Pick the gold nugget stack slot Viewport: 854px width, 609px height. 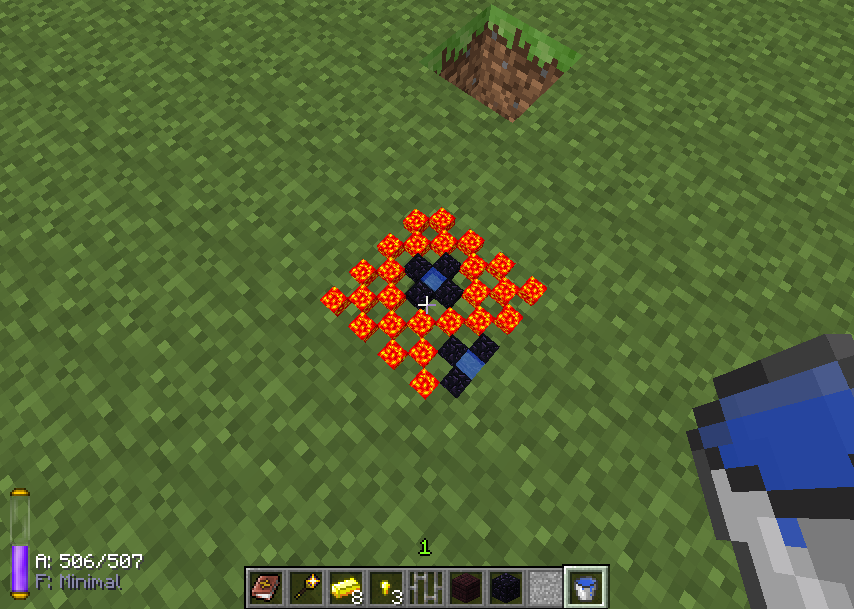pyautogui.click(x=386, y=587)
